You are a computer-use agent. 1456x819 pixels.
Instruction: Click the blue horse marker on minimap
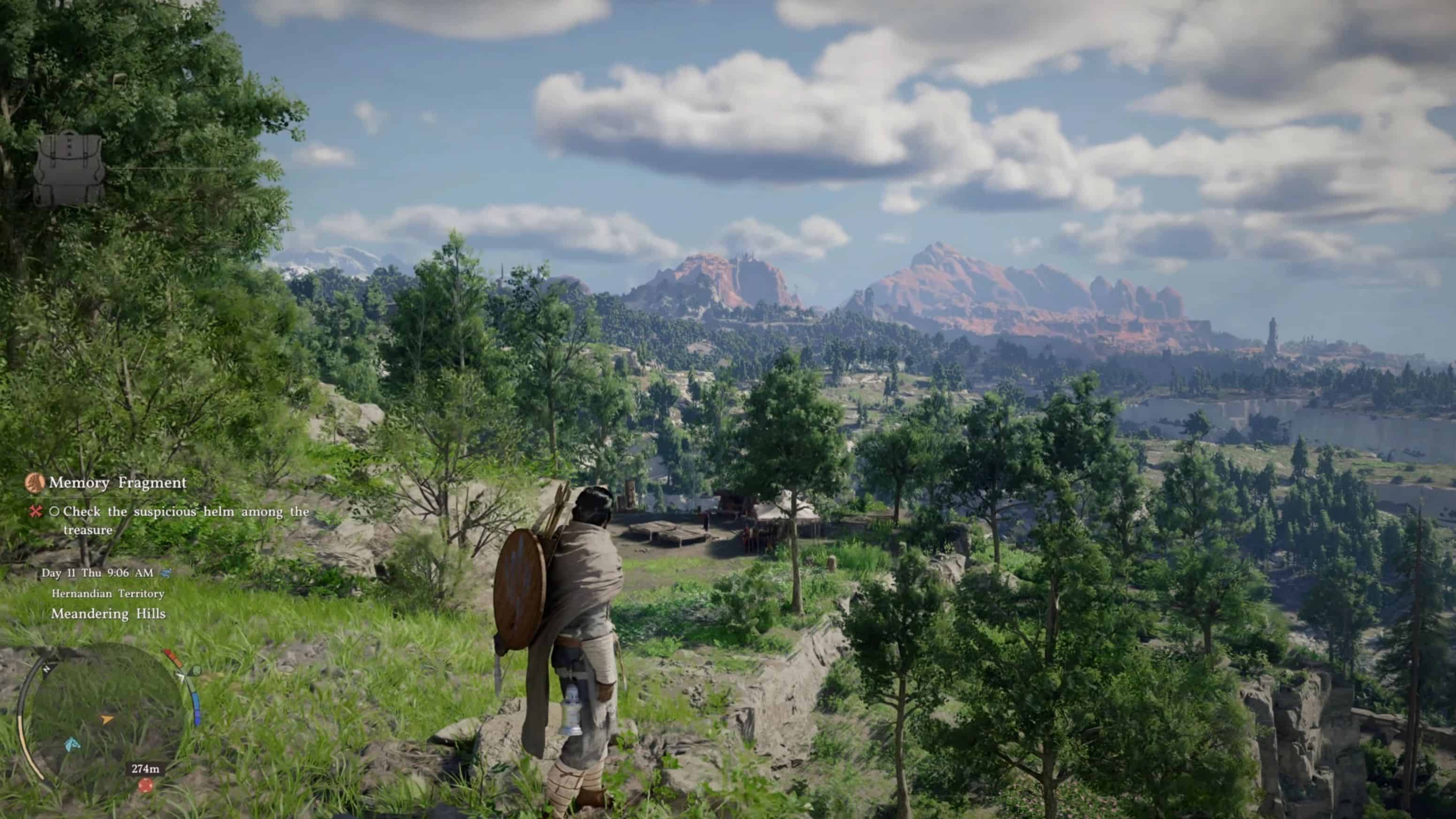pos(71,744)
